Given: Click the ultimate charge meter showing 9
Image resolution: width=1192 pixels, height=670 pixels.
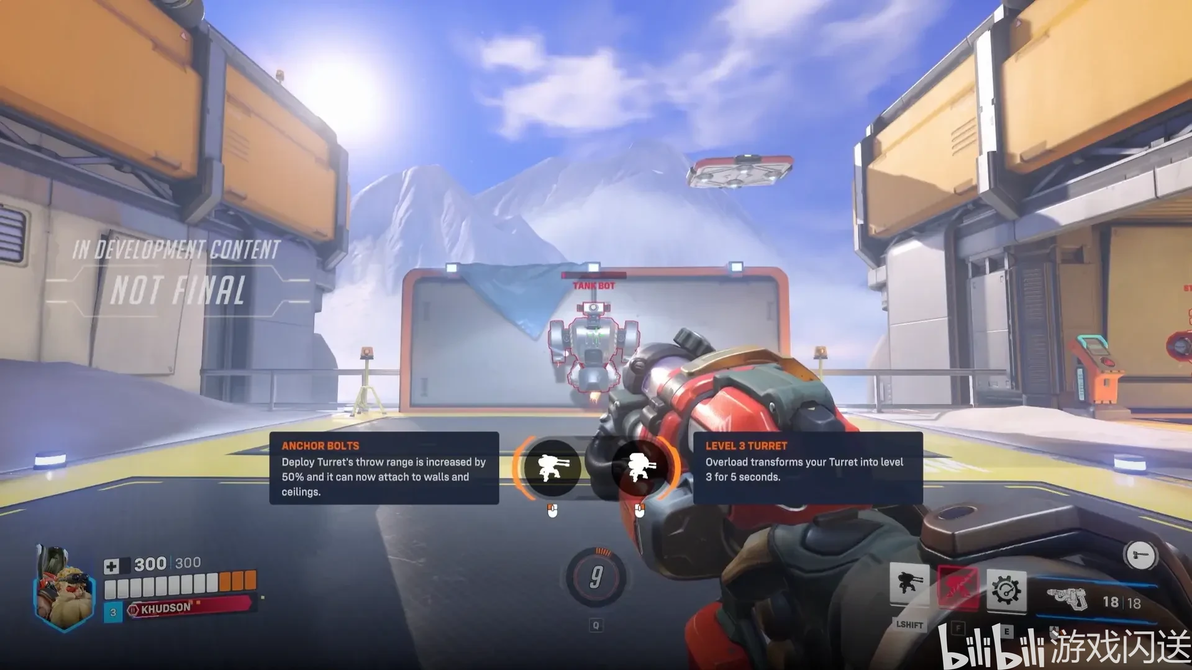Looking at the screenshot, I should 596,577.
